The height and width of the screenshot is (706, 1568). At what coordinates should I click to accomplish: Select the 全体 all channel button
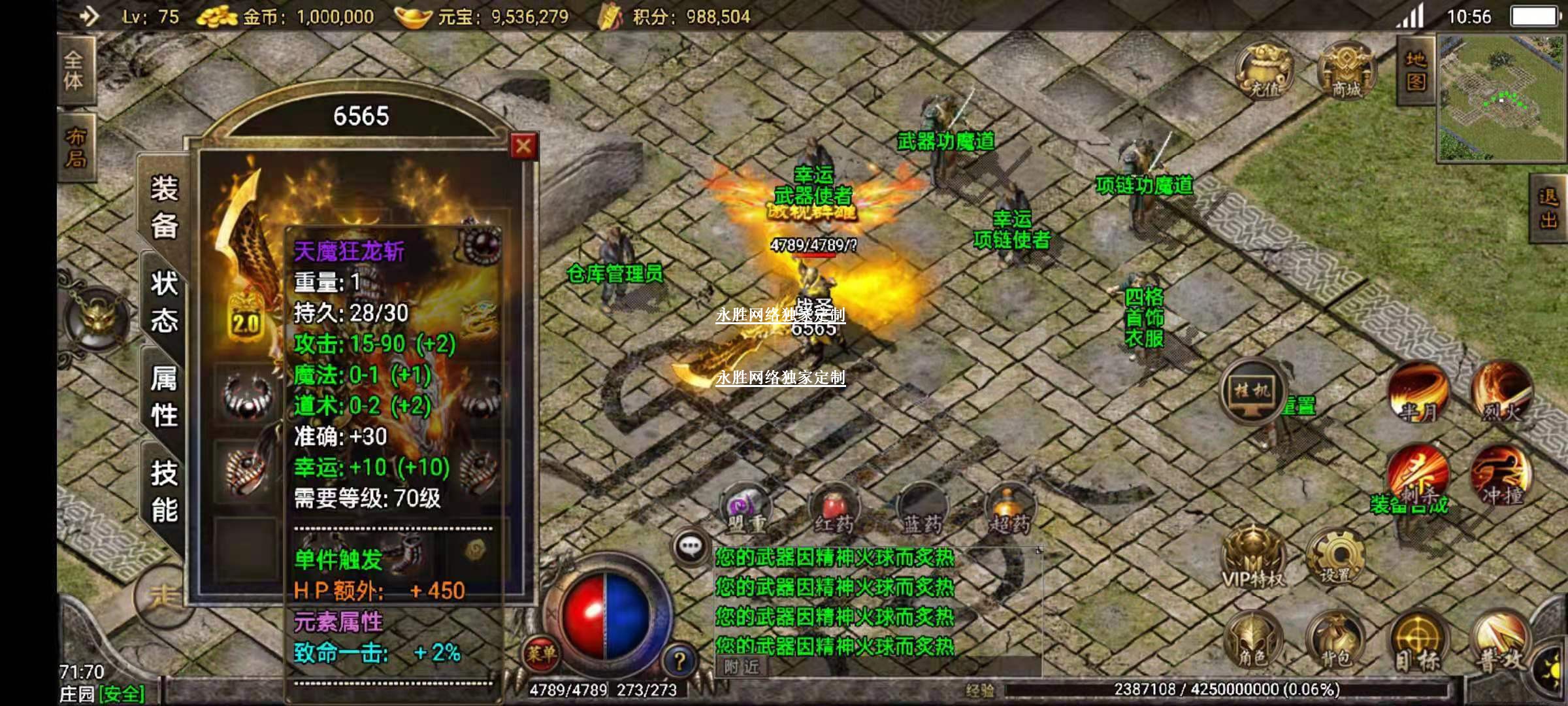(x=74, y=71)
